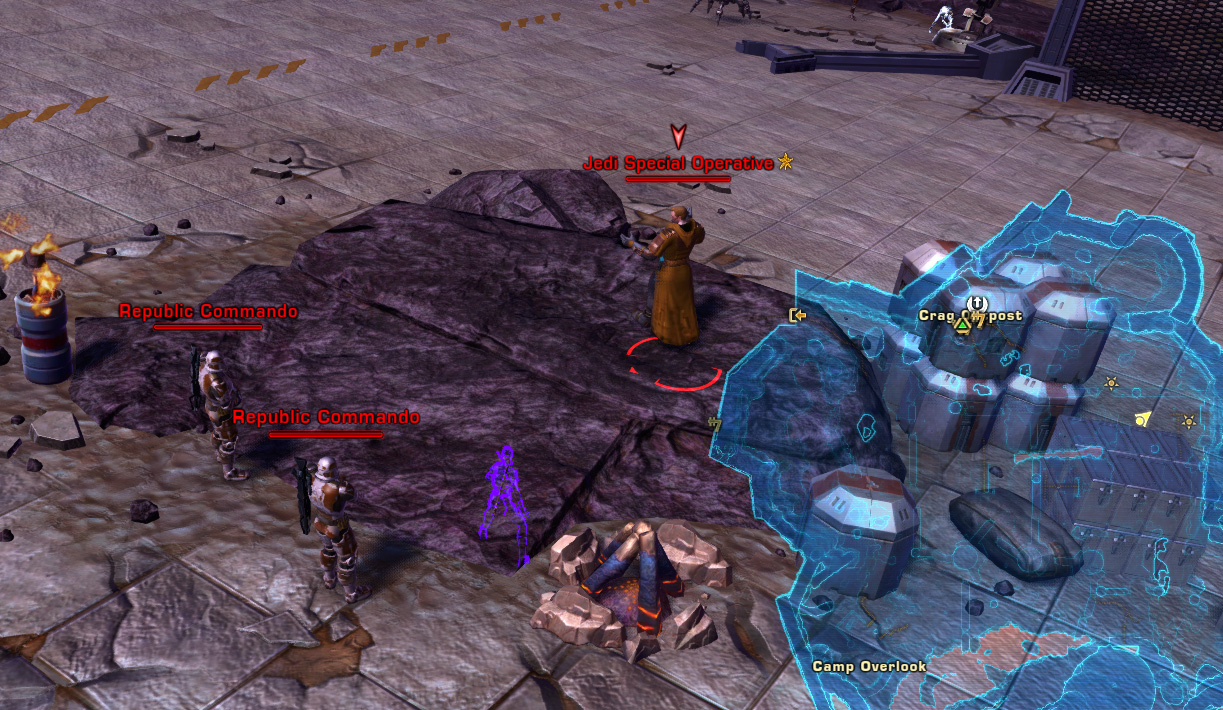Select the green triangle marker at Crag Outpost

(x=962, y=324)
